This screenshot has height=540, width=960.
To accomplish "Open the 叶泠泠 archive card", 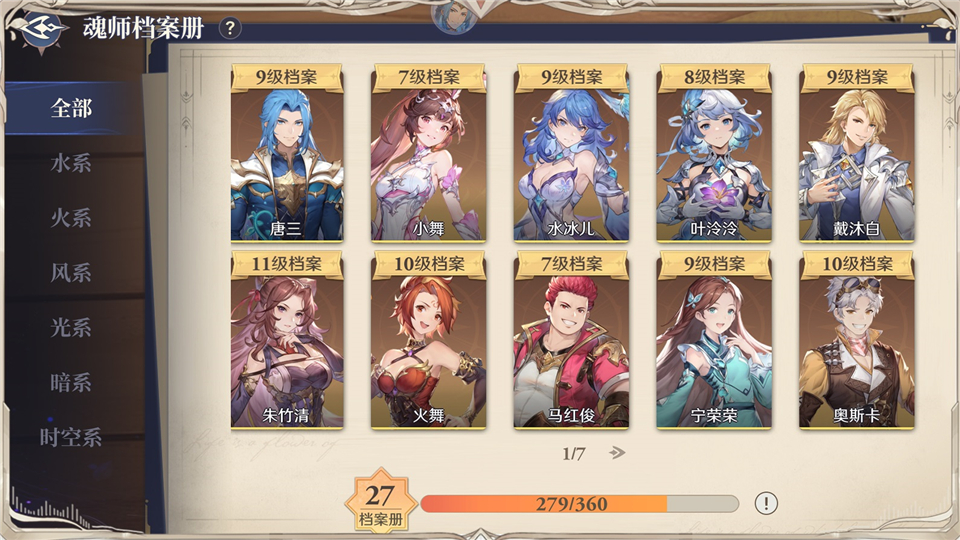I will point(713,160).
